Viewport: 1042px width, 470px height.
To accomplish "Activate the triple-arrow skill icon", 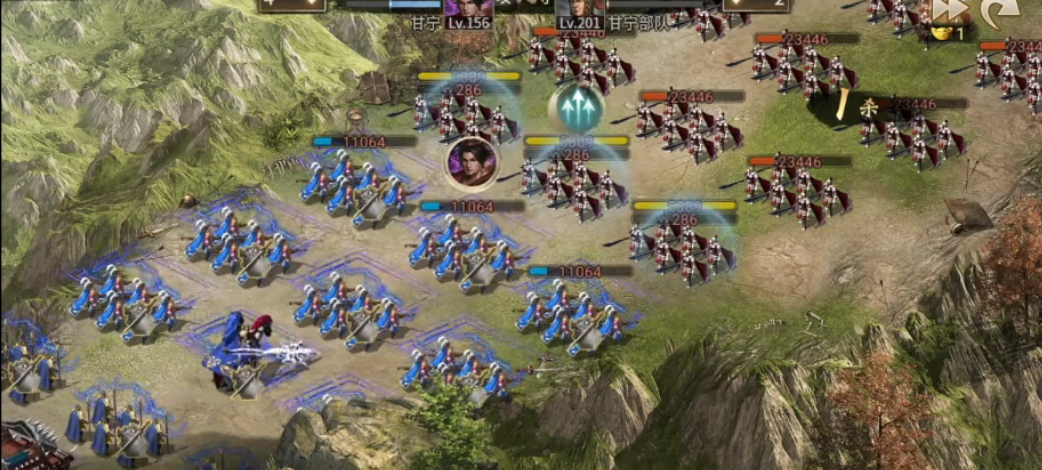I will 575,108.
